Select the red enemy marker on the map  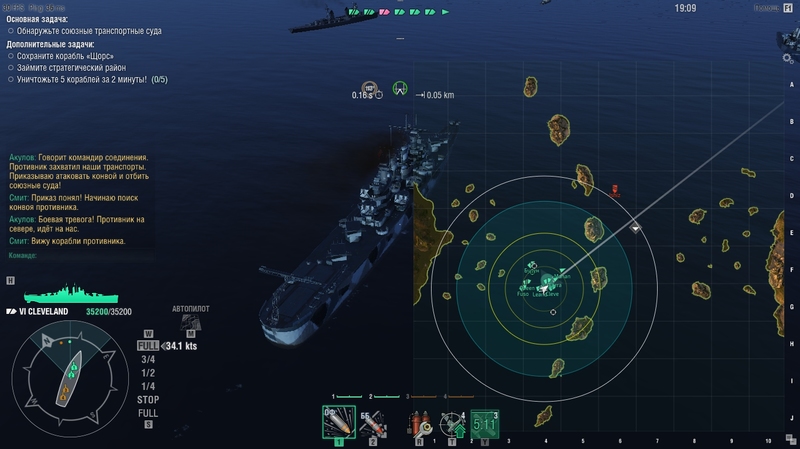615,189
